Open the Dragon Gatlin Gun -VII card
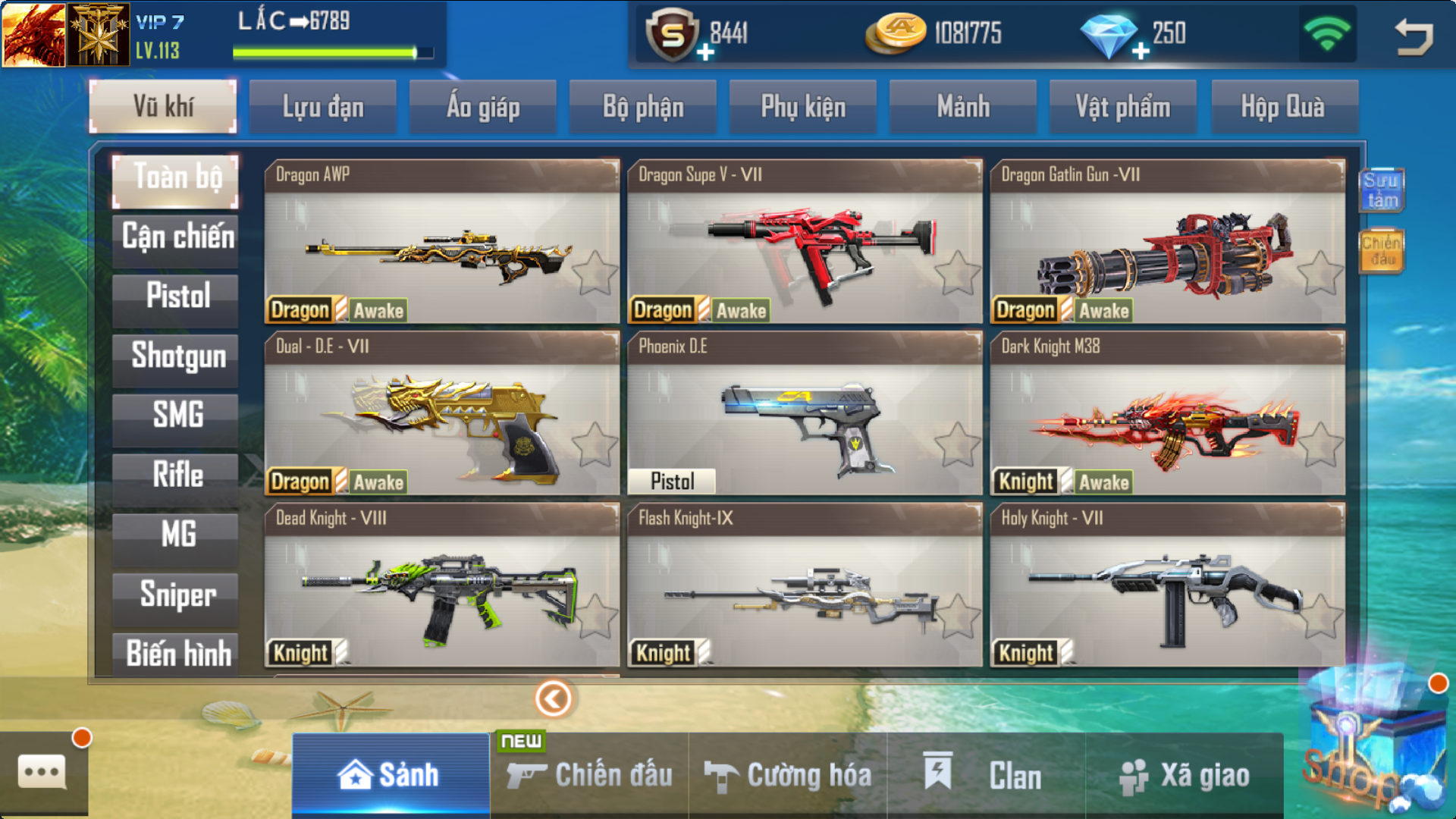 pos(1167,243)
